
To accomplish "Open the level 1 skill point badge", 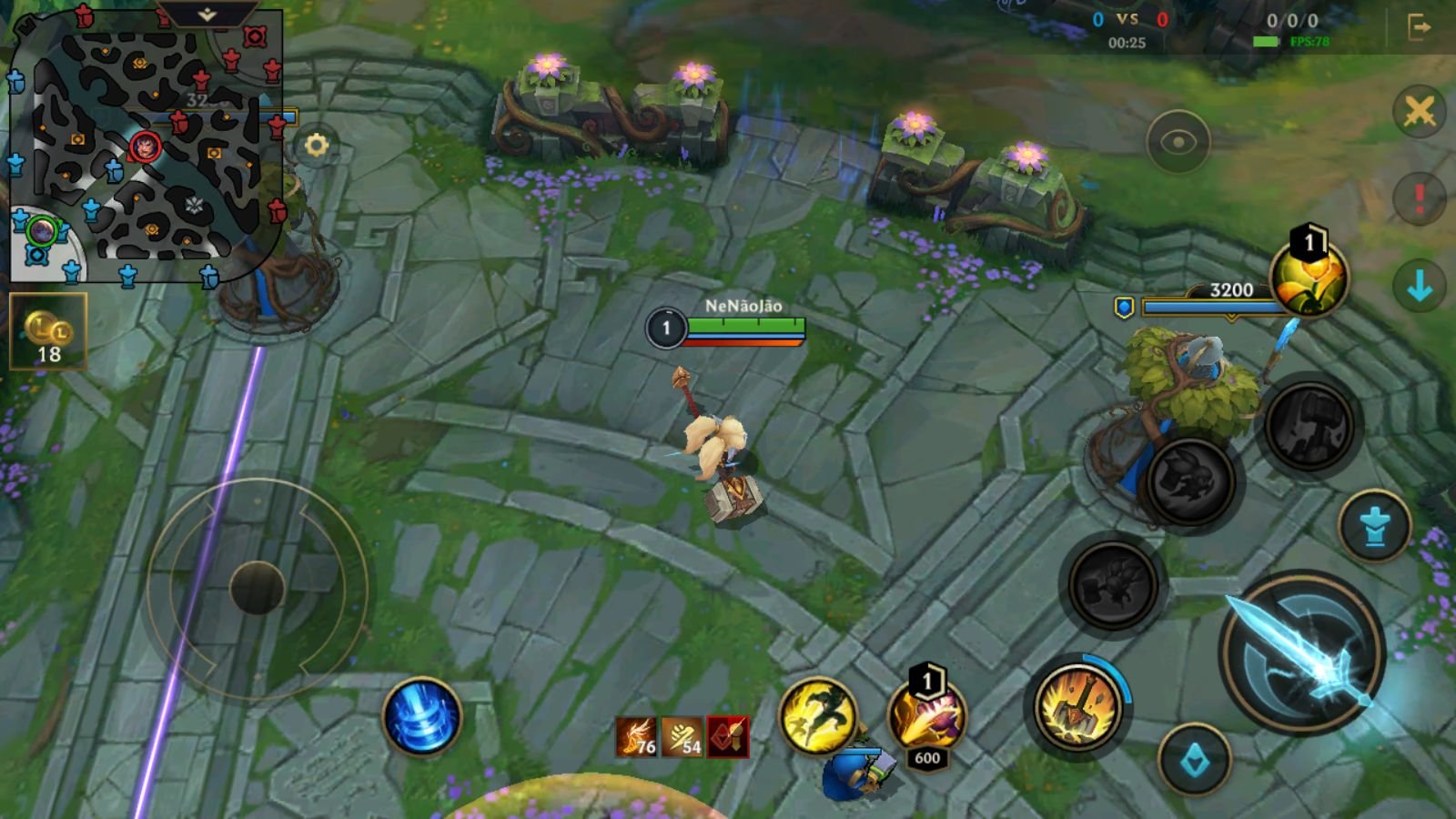I will [x=1309, y=242].
